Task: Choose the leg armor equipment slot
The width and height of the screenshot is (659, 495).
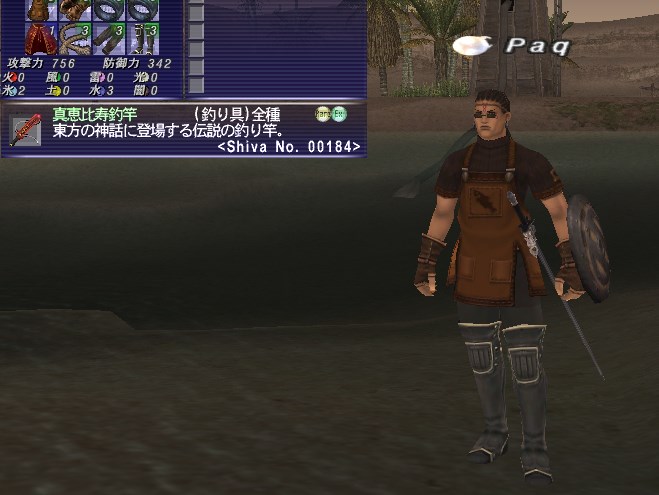Action: tap(109, 38)
